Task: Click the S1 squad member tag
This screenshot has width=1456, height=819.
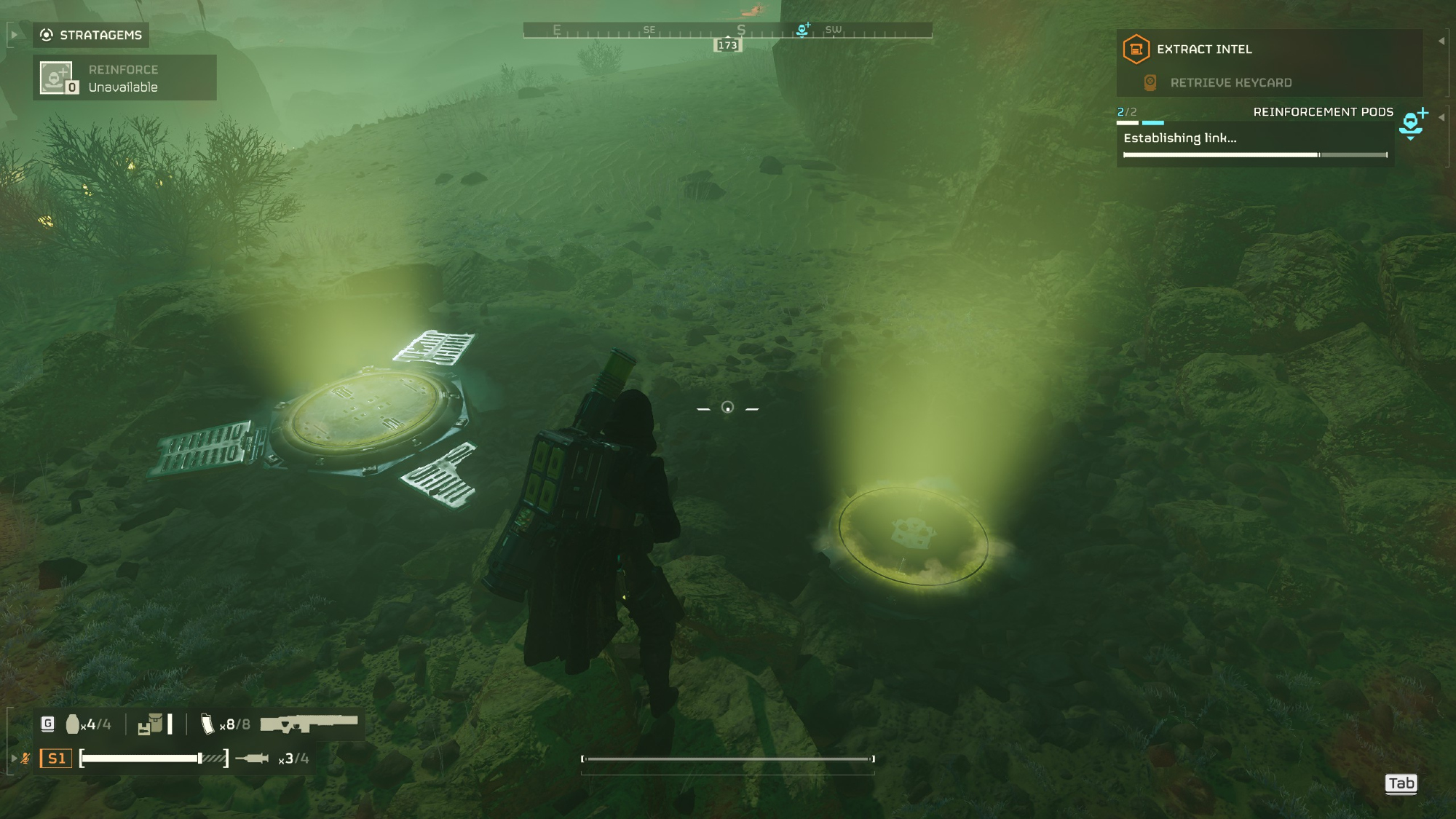Action: pos(56,759)
